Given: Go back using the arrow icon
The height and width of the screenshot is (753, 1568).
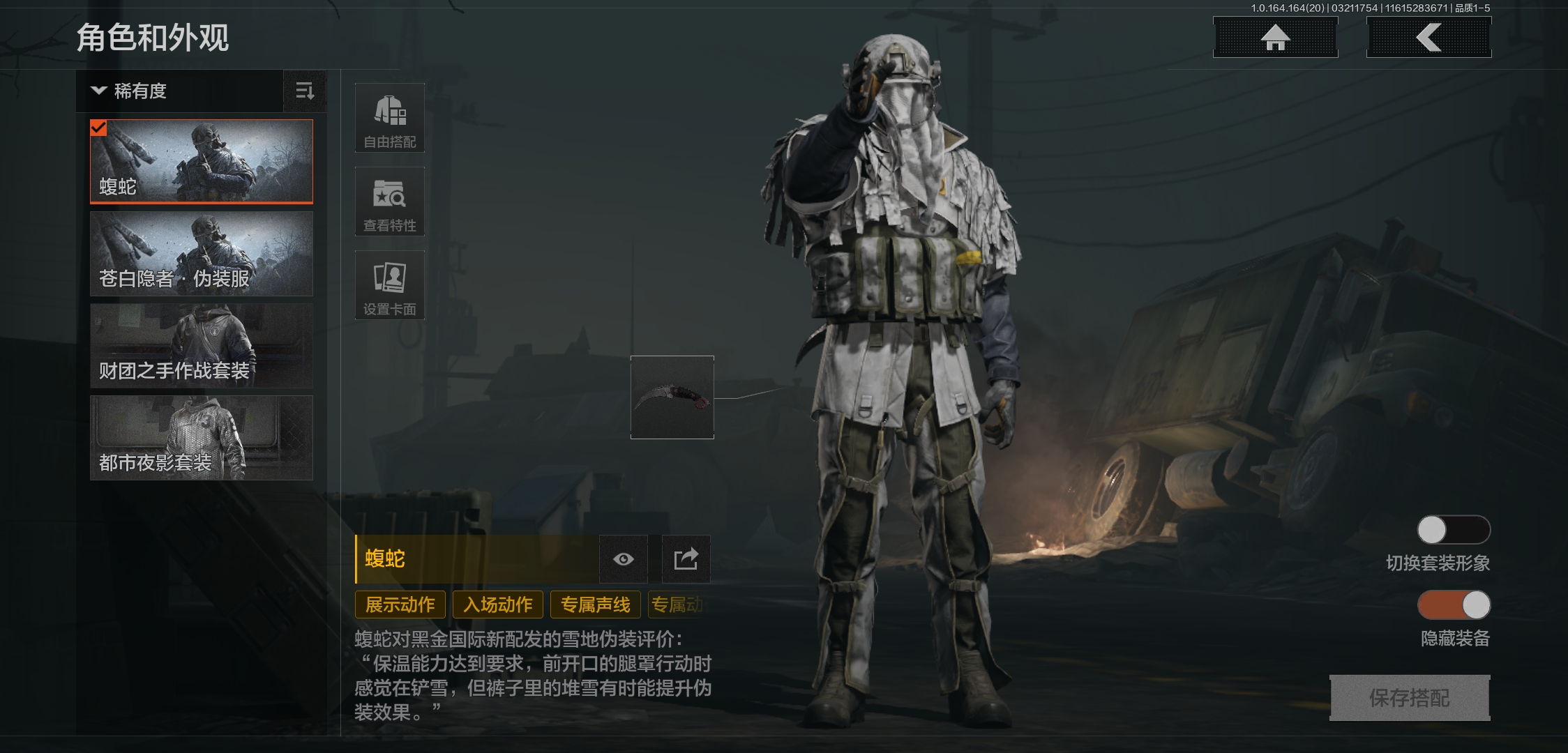Looking at the screenshot, I should click(1428, 38).
